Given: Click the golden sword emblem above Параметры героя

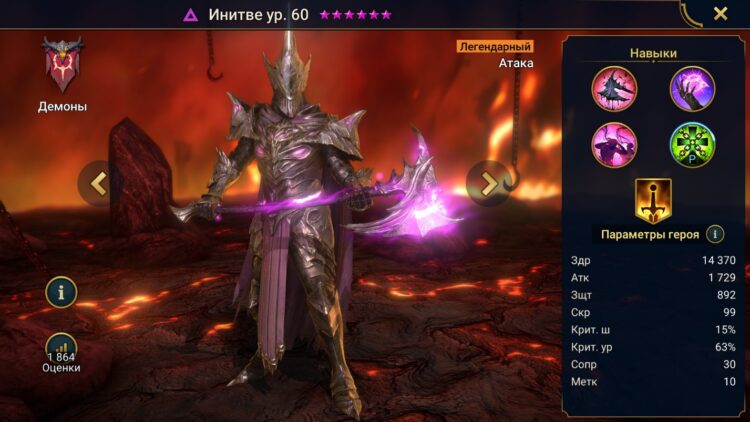Looking at the screenshot, I should point(652,200).
